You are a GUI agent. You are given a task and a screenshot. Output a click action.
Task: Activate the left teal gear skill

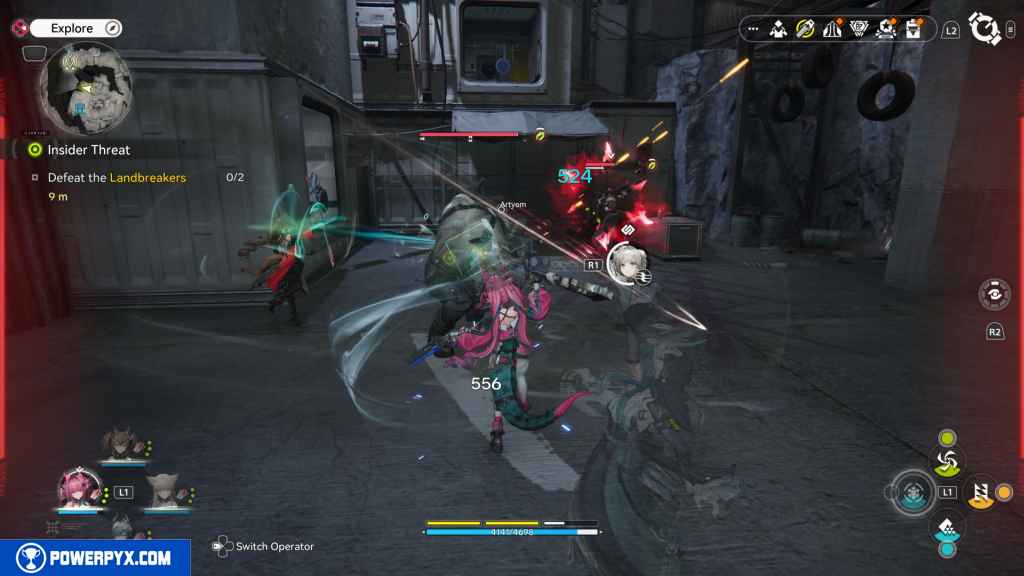912,491
